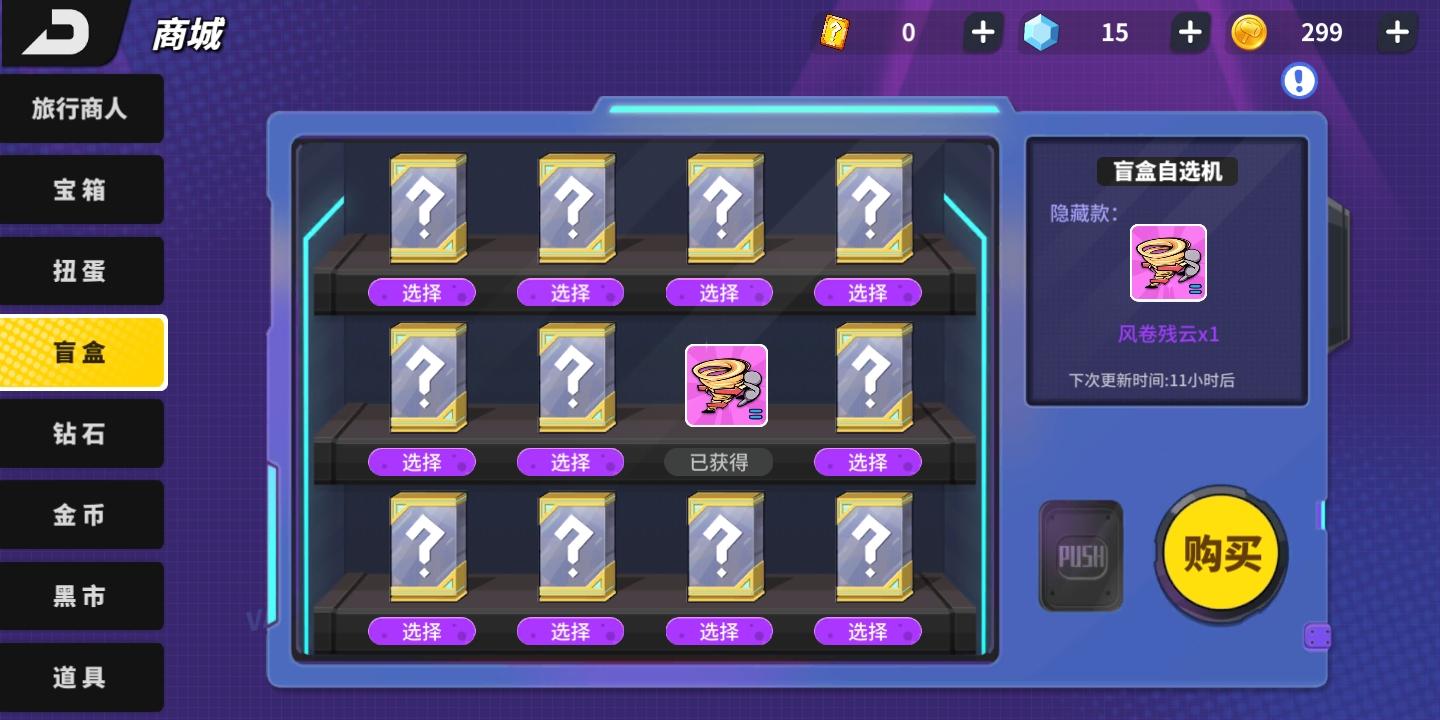Open the 黑市 sidebar tab
Image resolution: width=1440 pixels, height=720 pixels.
click(x=82, y=595)
